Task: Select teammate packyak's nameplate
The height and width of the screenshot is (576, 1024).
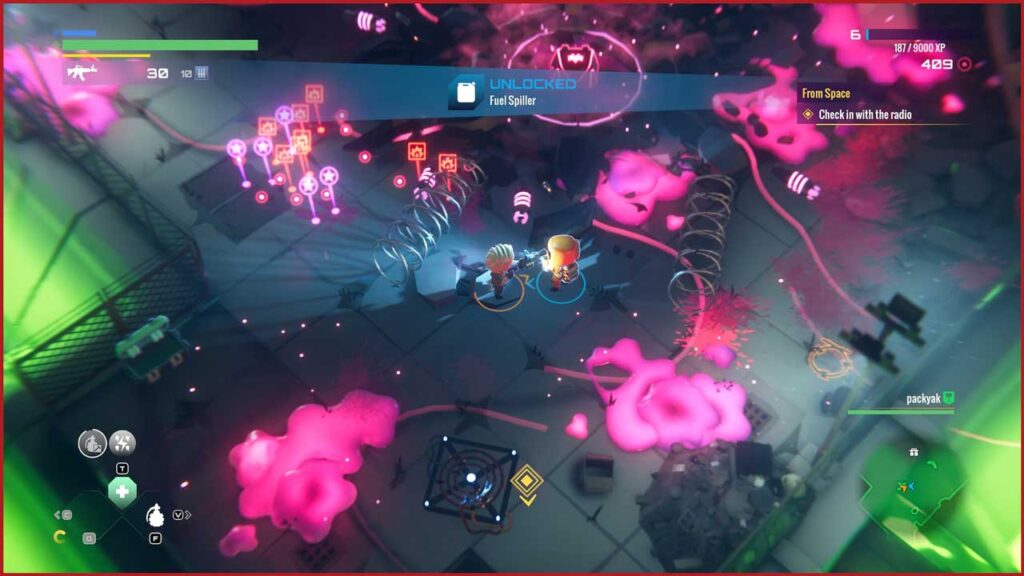Action: 924,398
